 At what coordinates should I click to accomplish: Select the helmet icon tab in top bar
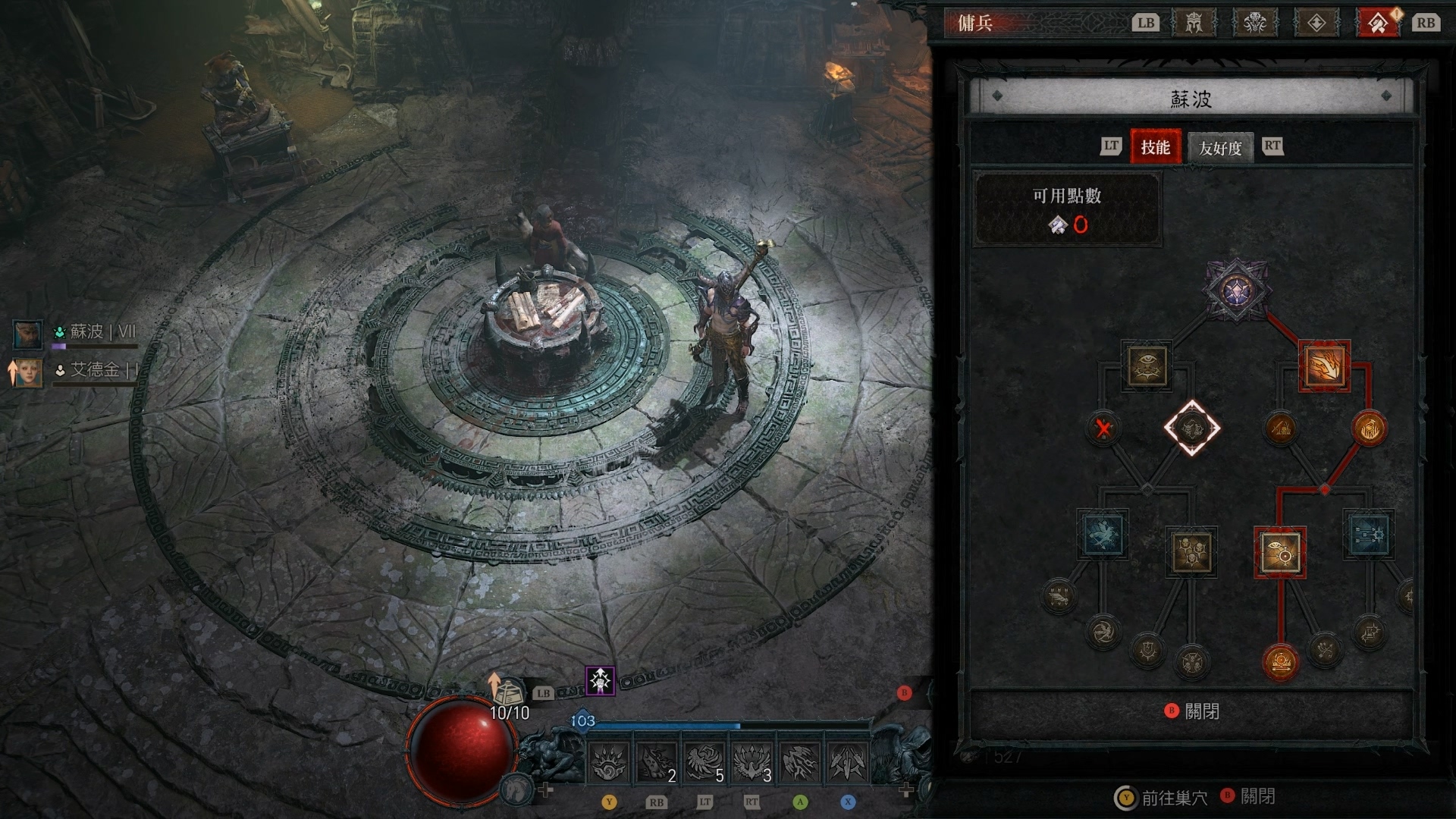click(1194, 23)
